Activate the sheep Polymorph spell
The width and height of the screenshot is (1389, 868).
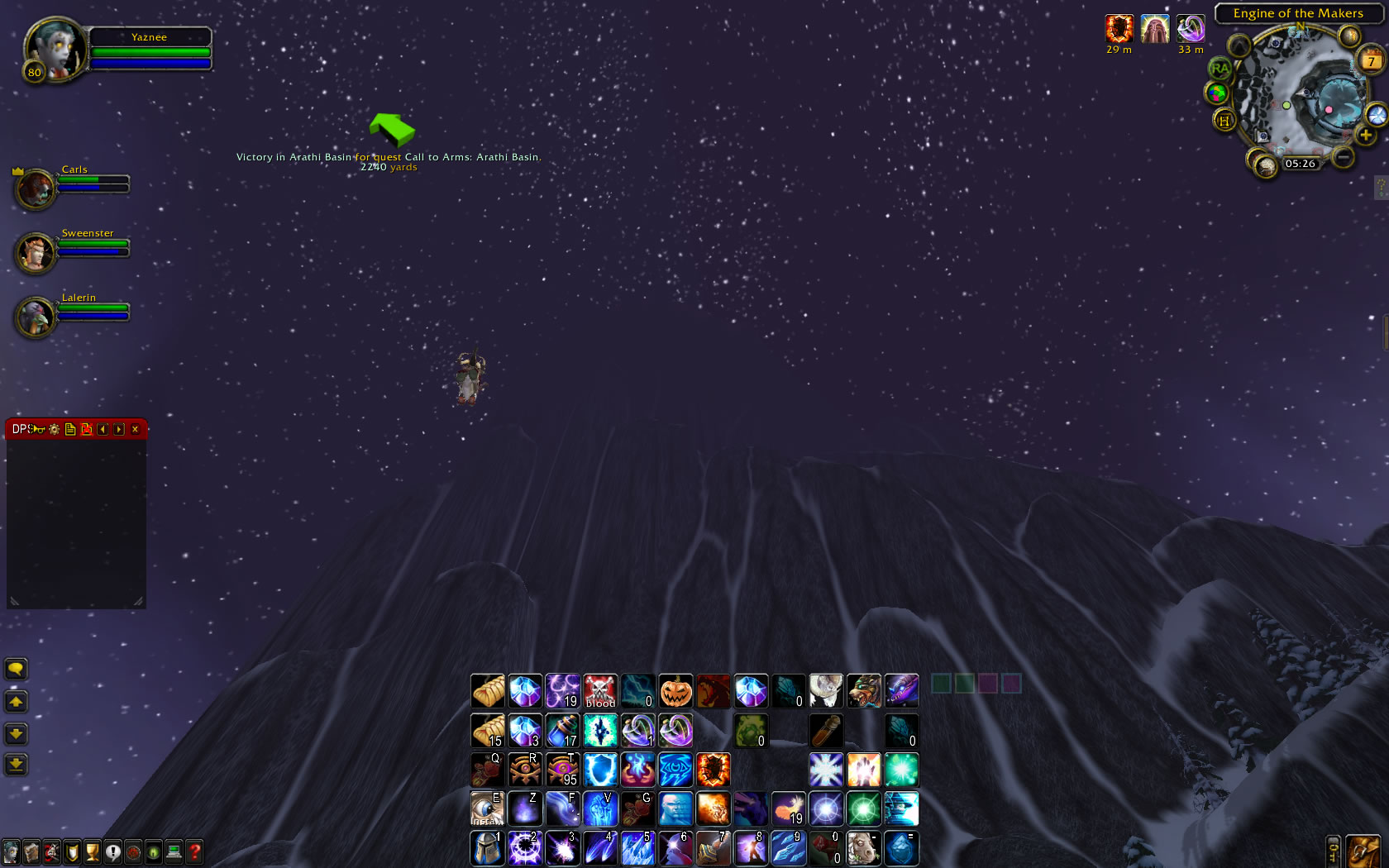tap(825, 691)
